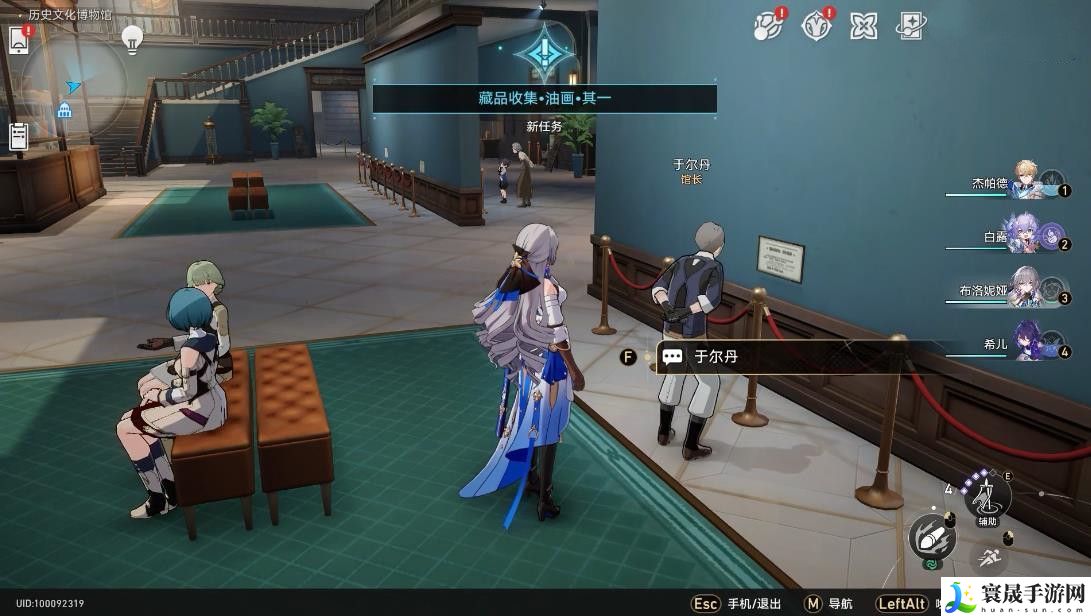Open the crest emblem icon with red alert
Image resolution: width=1091 pixels, height=616 pixels.
[816, 26]
